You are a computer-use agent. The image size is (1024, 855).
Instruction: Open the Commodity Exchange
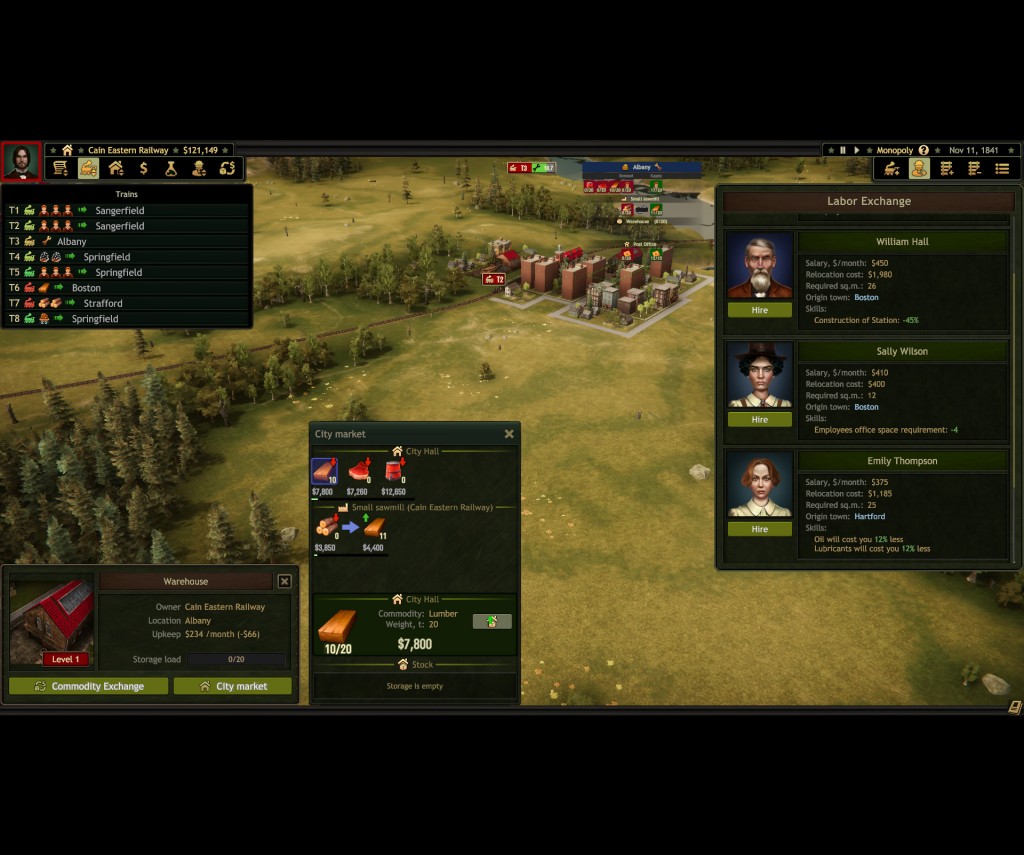pyautogui.click(x=88, y=686)
